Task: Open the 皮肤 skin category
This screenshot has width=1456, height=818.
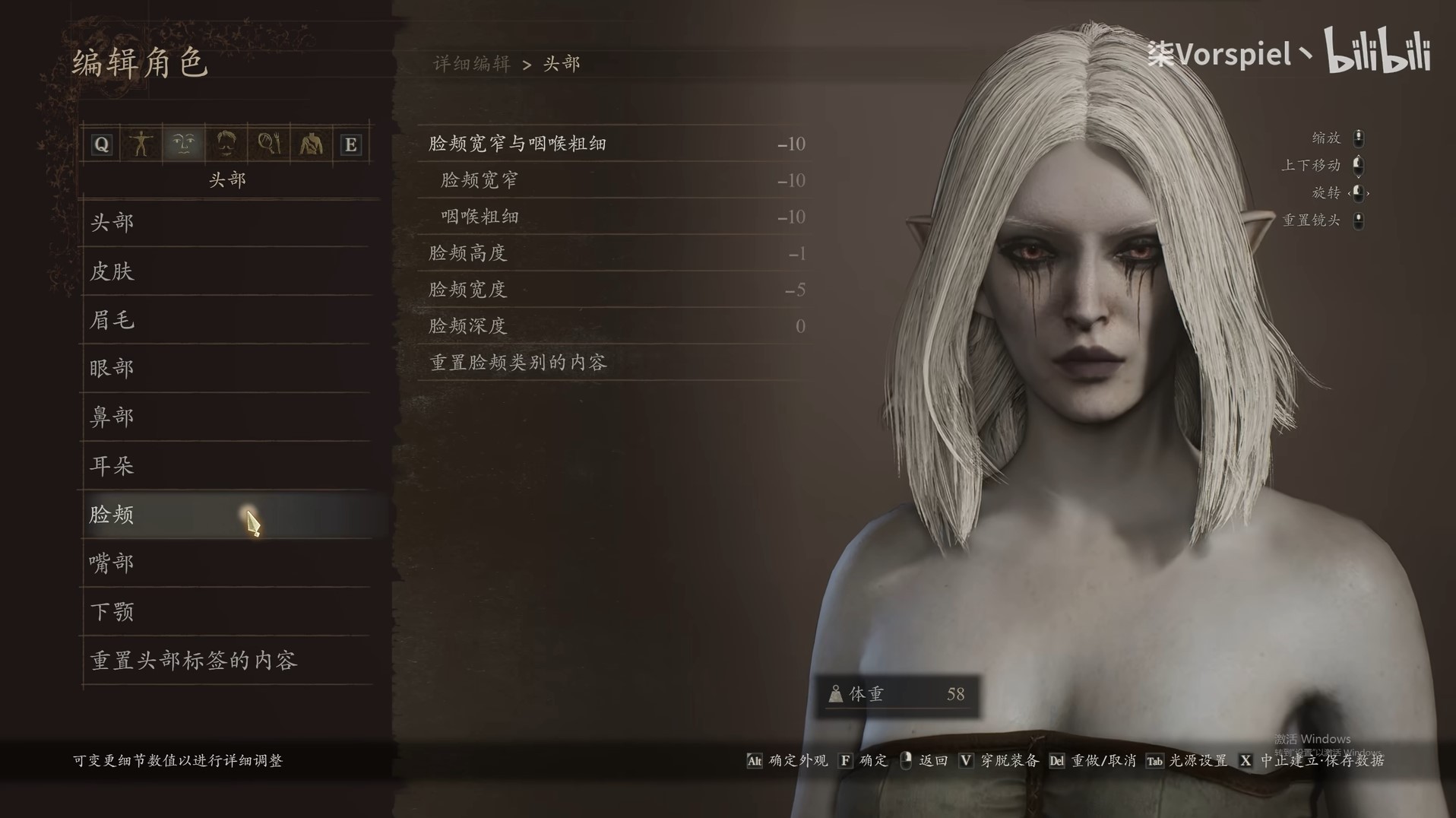Action: click(112, 271)
